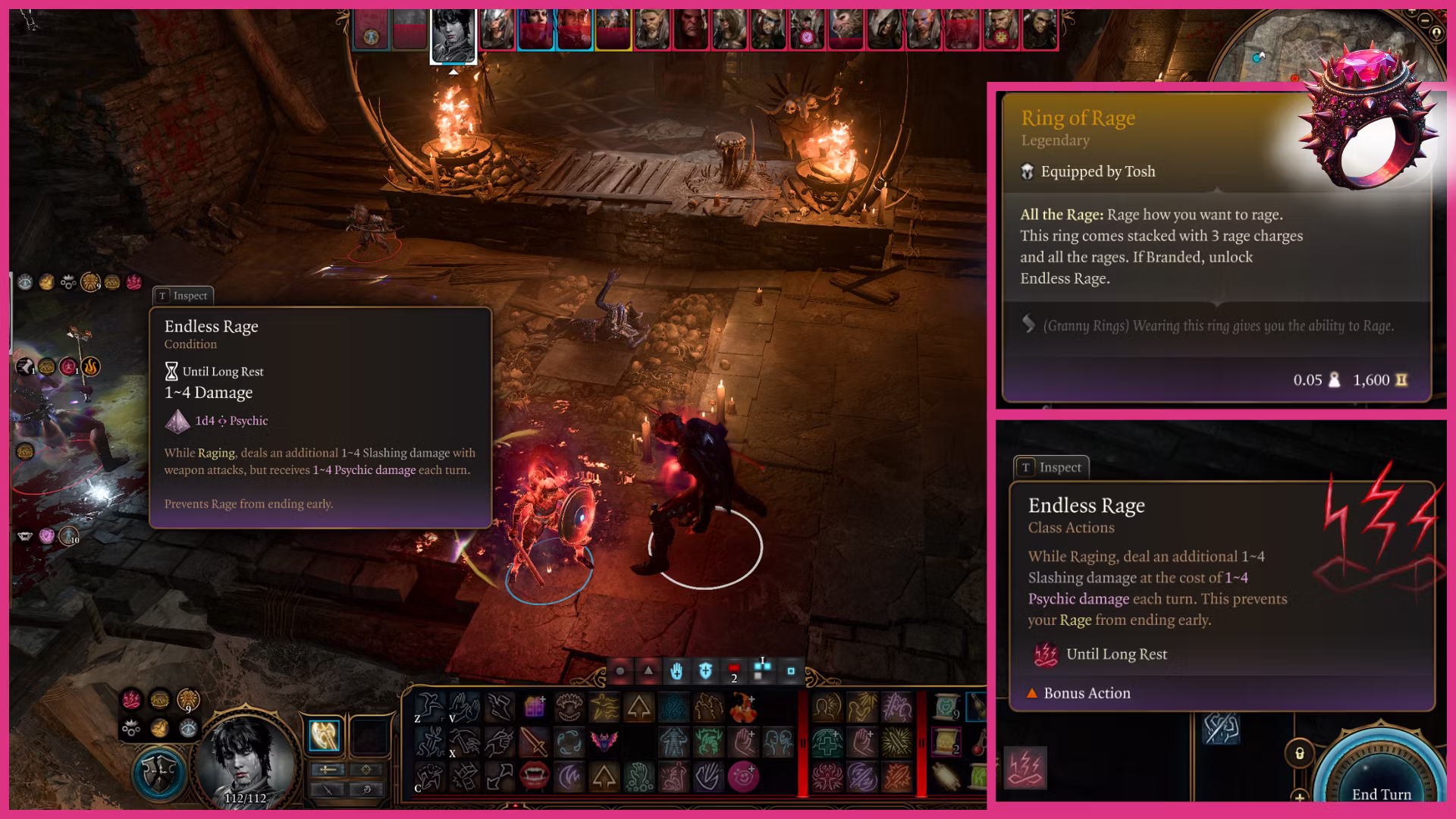Use the vampire fangs bite ability

534,775
